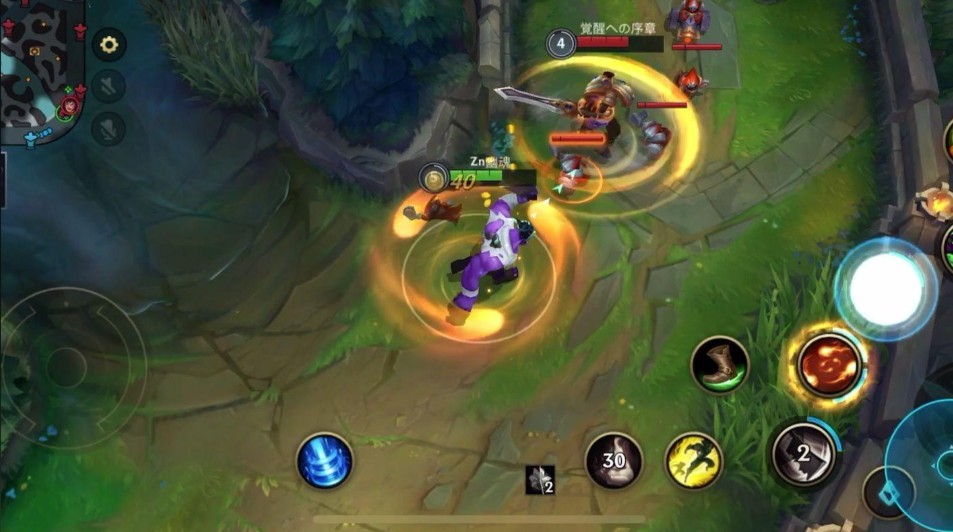Screen dimensions: 953x532
Task: Toggle the muted microphone icon
Action: pyautogui.click(x=109, y=128)
